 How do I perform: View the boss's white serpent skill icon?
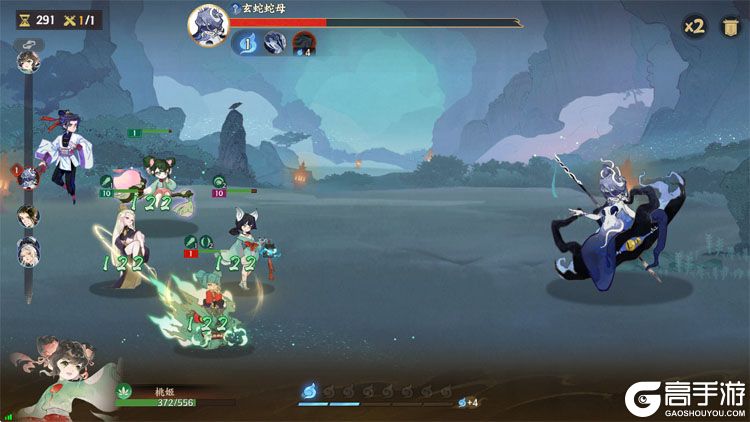pyautogui.click(x=275, y=42)
